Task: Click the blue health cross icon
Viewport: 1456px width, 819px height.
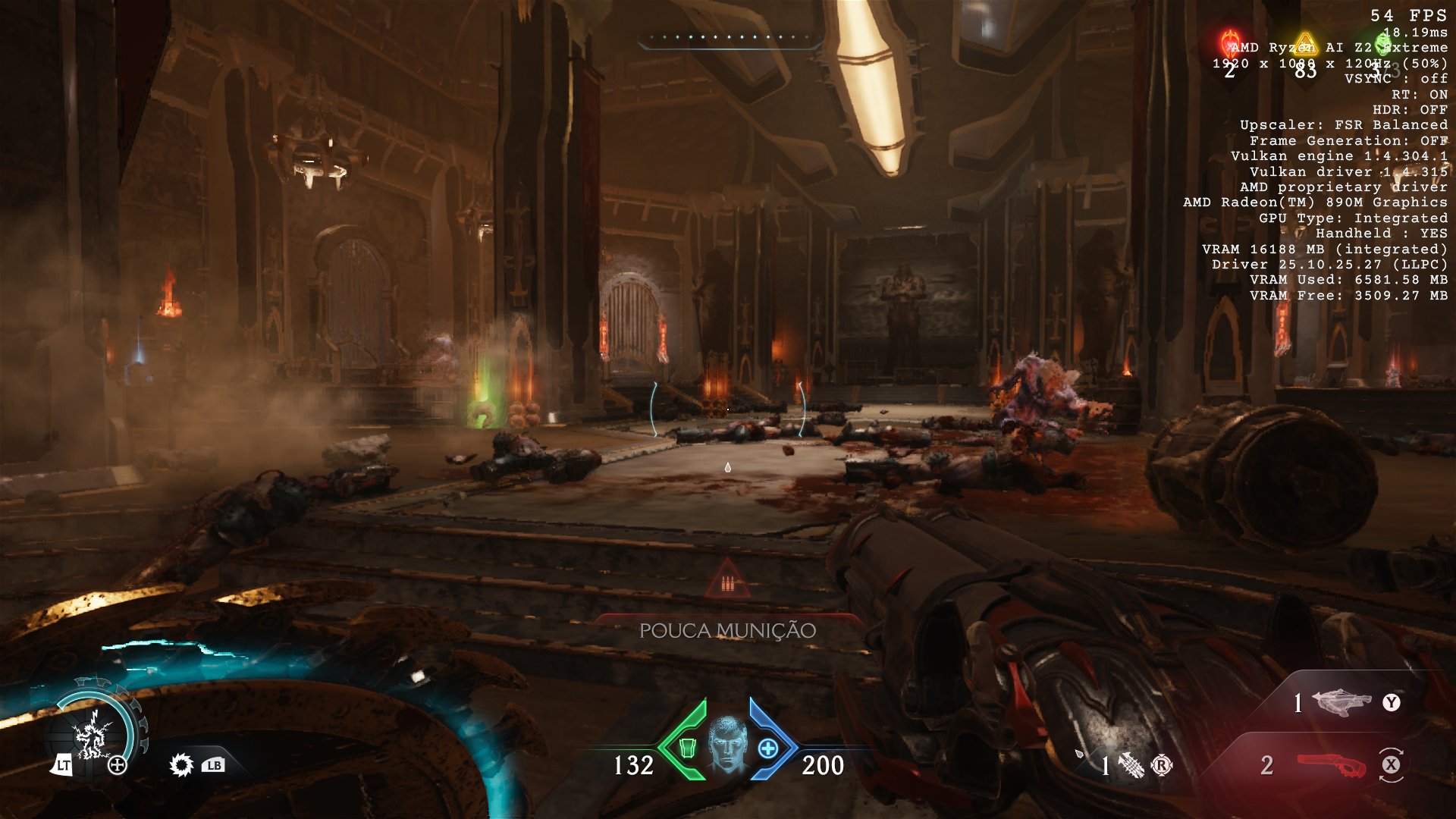Action: click(x=767, y=748)
